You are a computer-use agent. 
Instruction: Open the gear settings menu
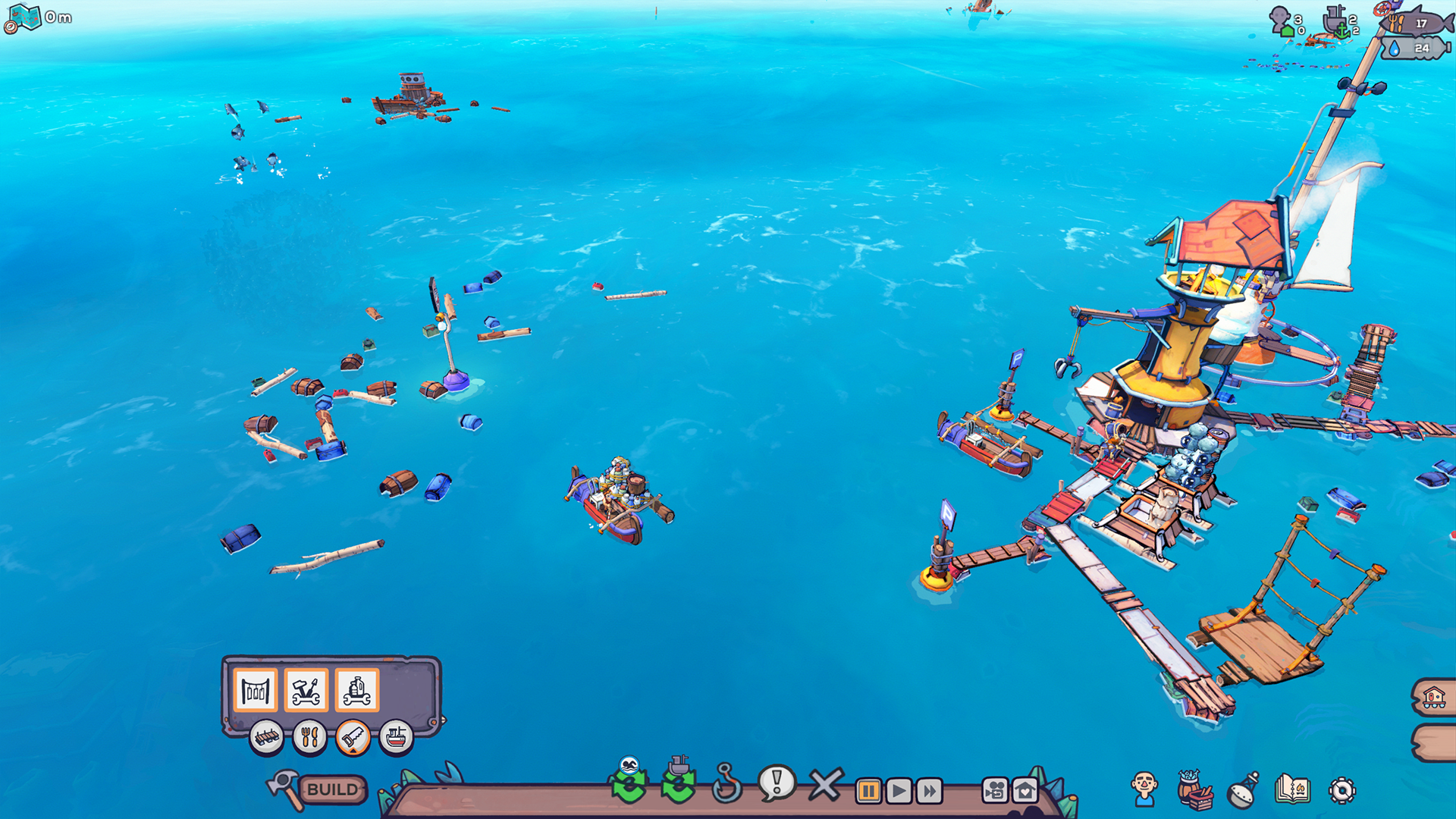(1341, 790)
